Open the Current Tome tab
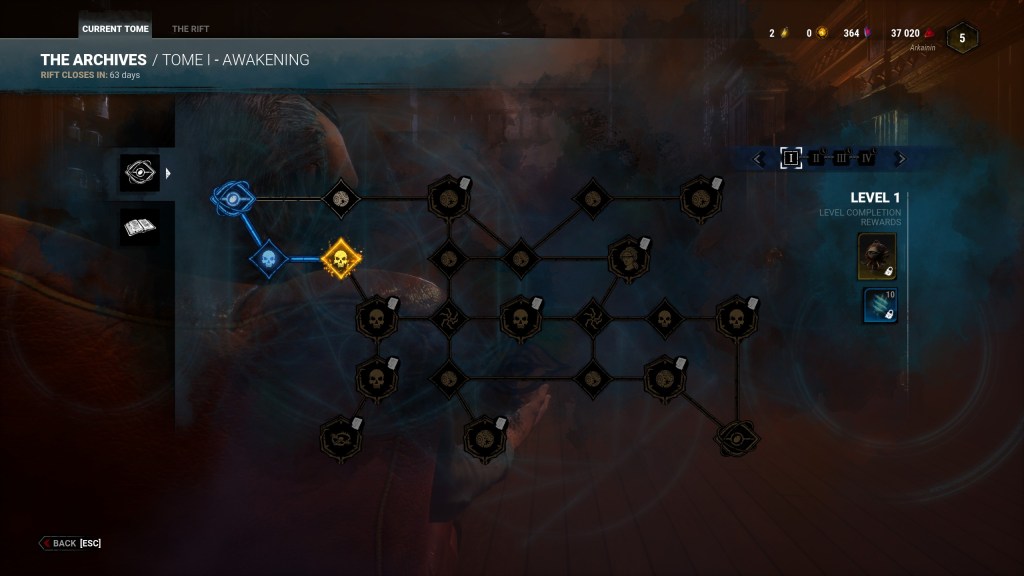 pos(115,29)
